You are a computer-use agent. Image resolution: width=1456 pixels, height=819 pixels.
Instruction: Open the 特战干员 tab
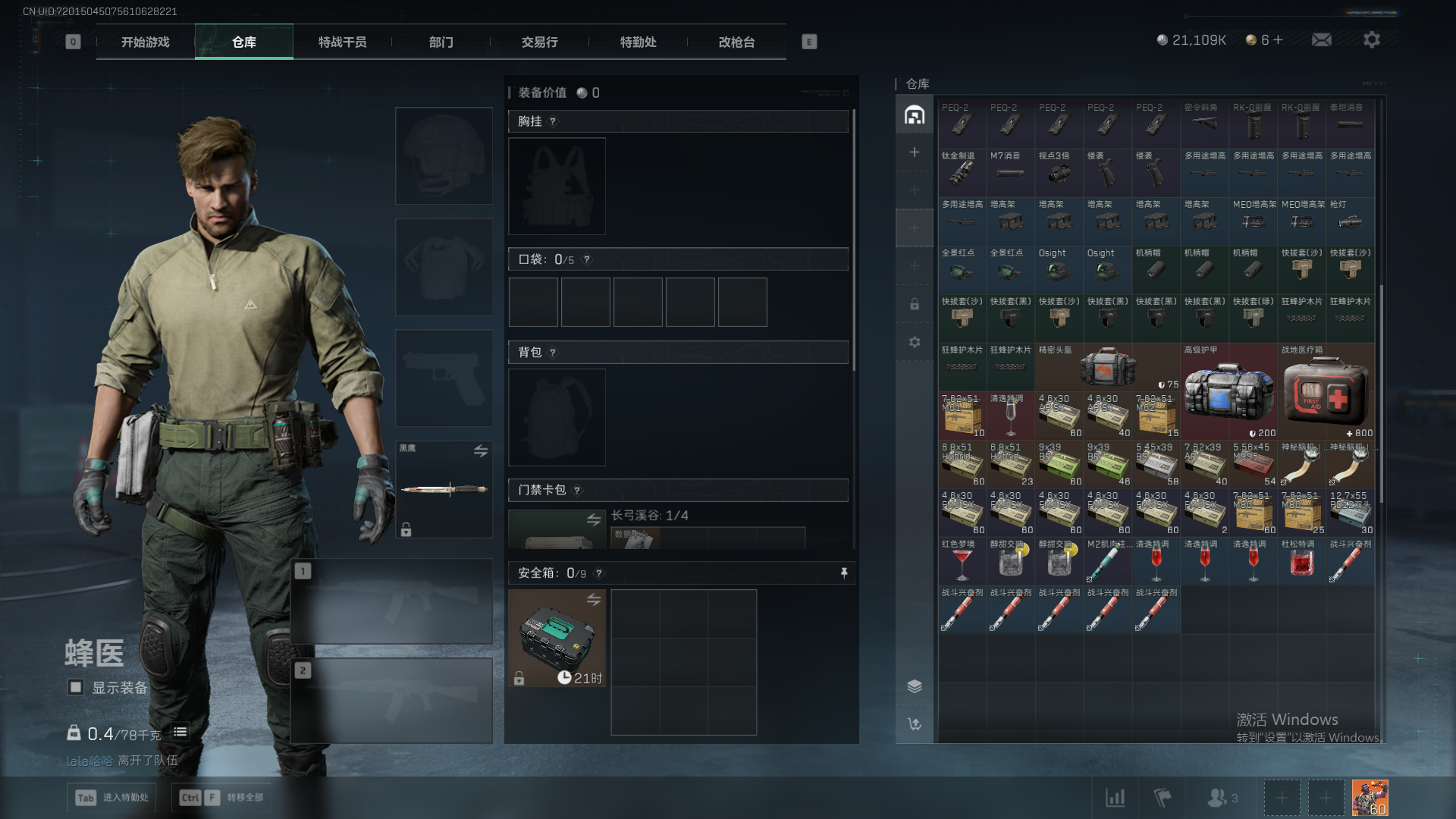[x=342, y=42]
